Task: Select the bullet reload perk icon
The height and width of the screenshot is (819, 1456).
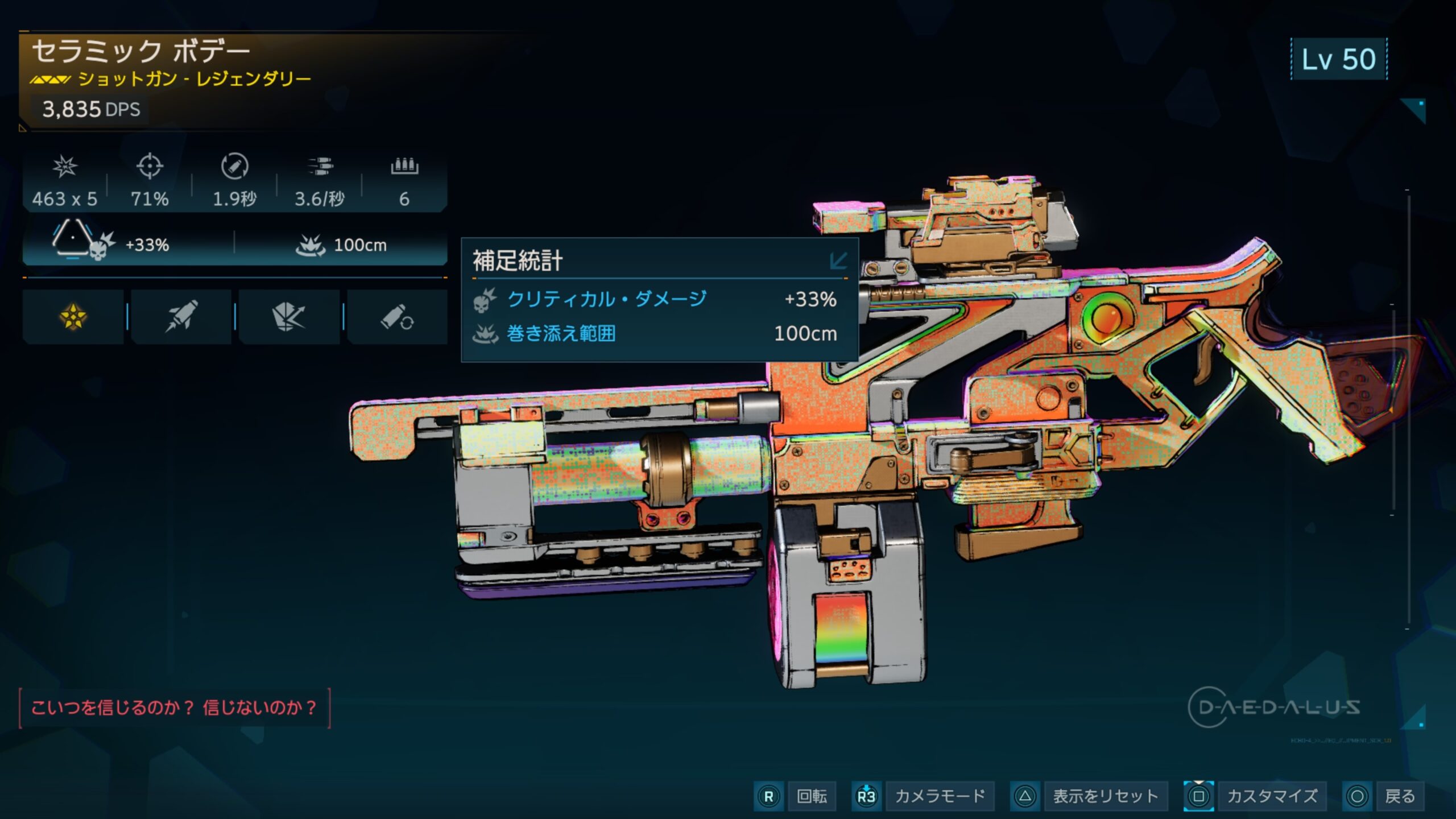Action: (x=397, y=317)
